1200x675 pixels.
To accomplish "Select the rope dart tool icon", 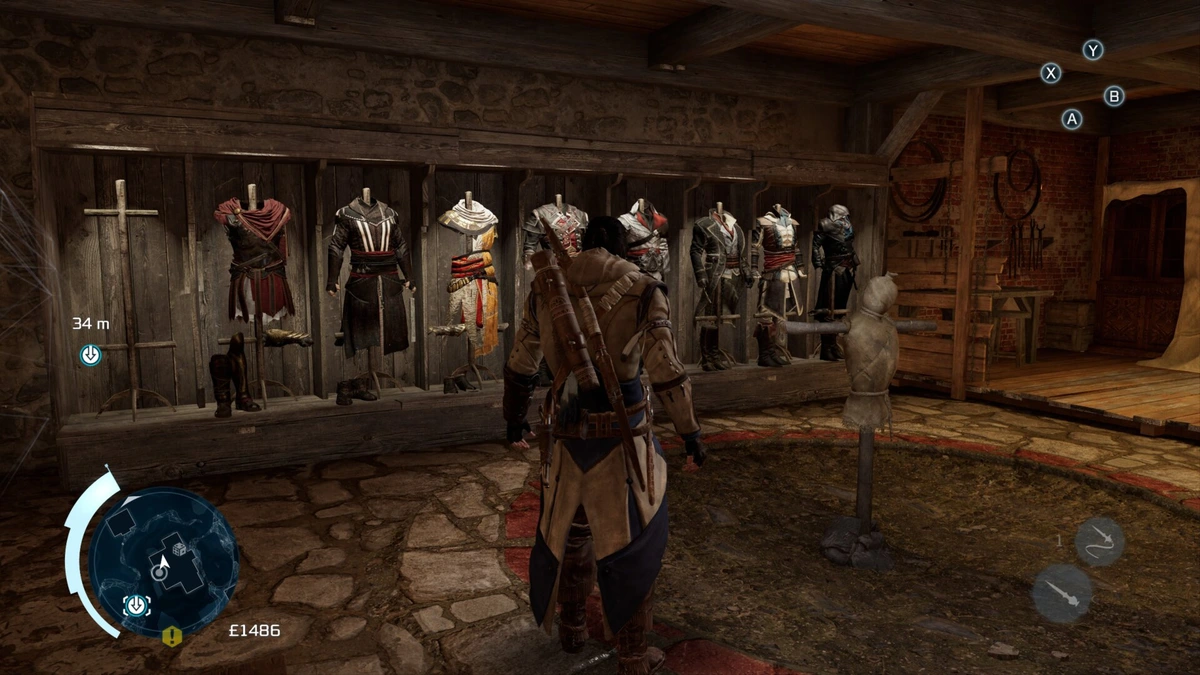I will click(x=1099, y=541).
